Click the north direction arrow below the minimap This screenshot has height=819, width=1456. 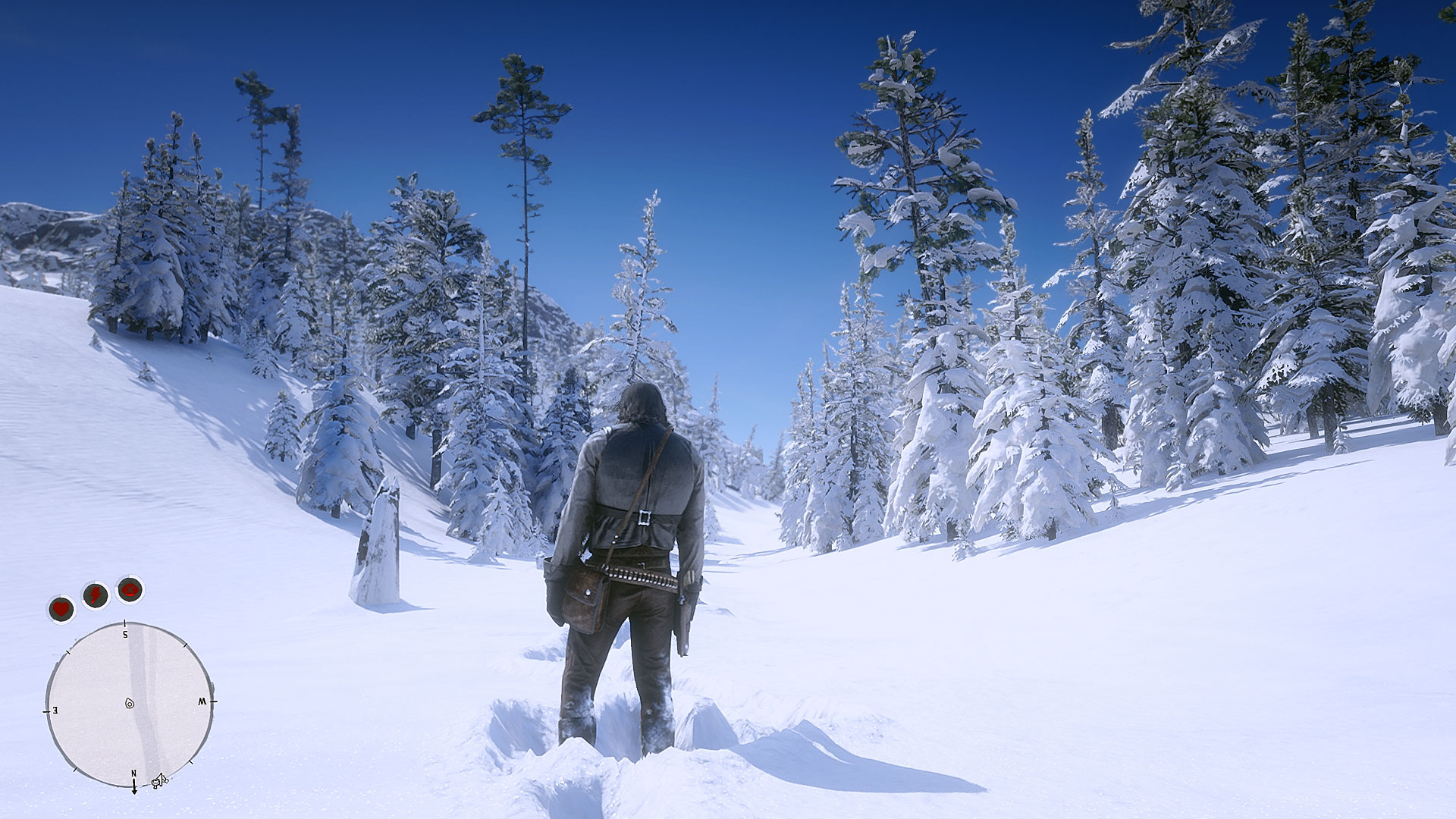click(x=134, y=790)
